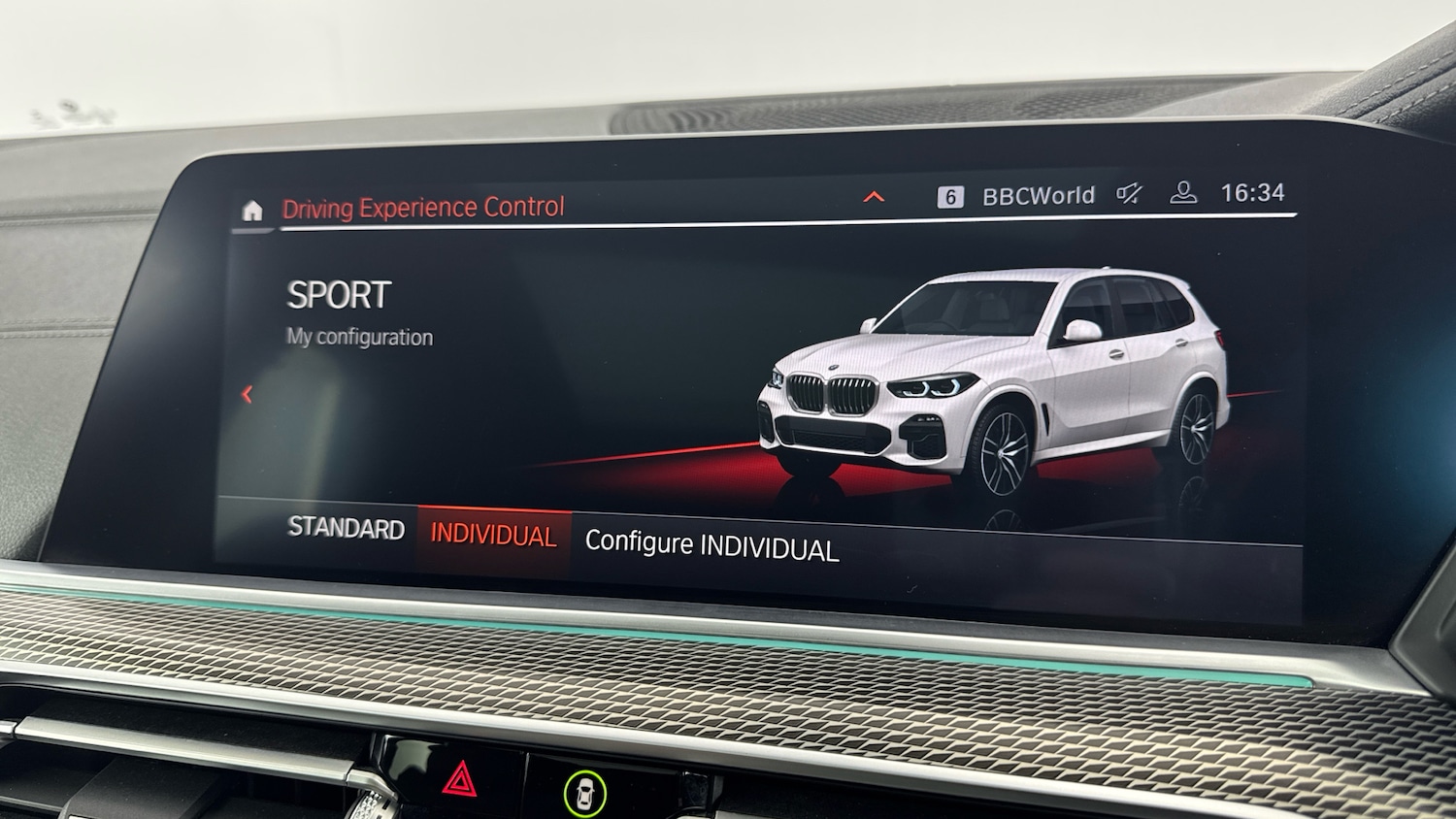Open the driver profile icon
This screenshot has height=819, width=1456.
pyautogui.click(x=1182, y=192)
